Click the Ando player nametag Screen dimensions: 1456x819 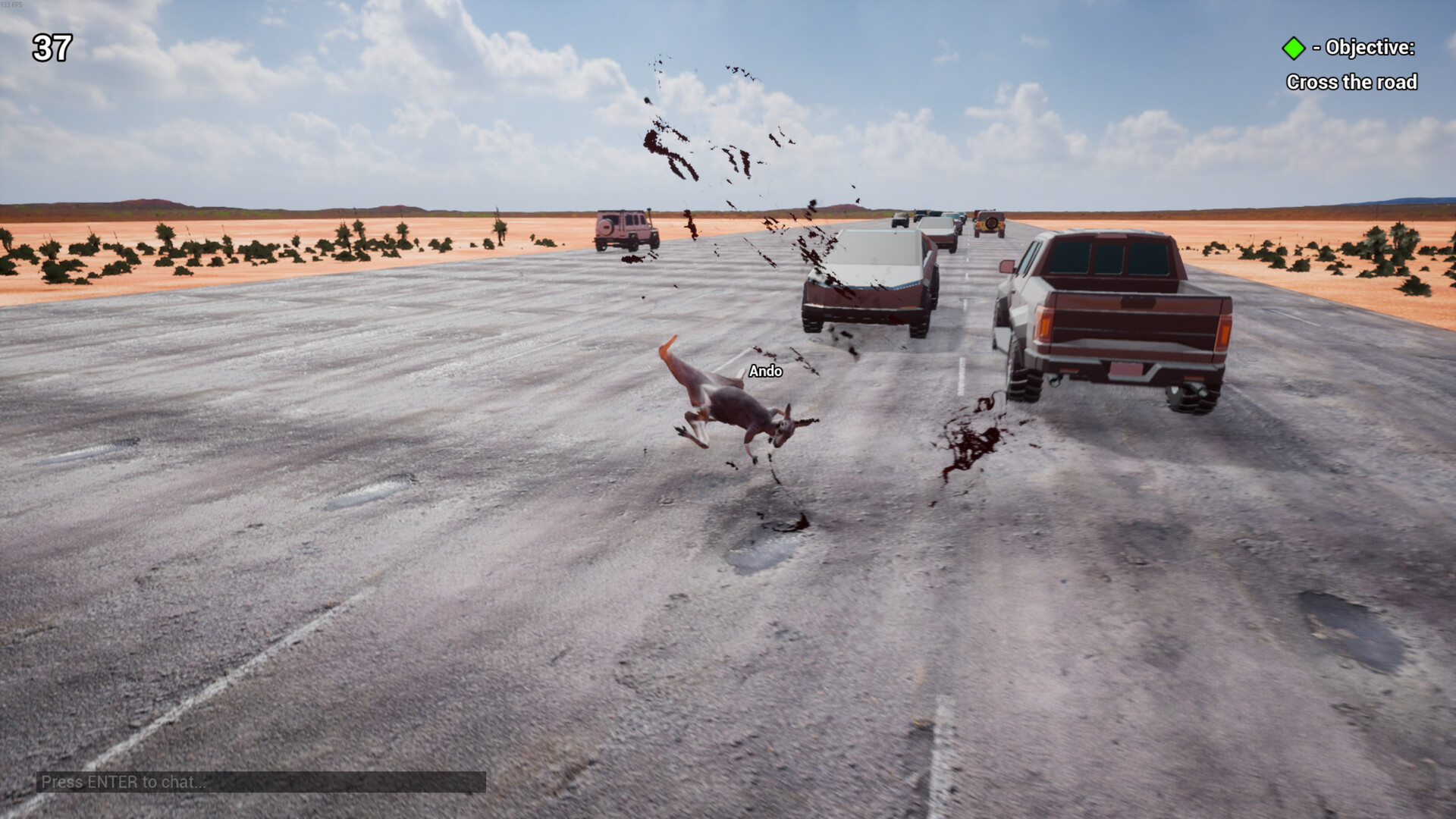tap(766, 372)
